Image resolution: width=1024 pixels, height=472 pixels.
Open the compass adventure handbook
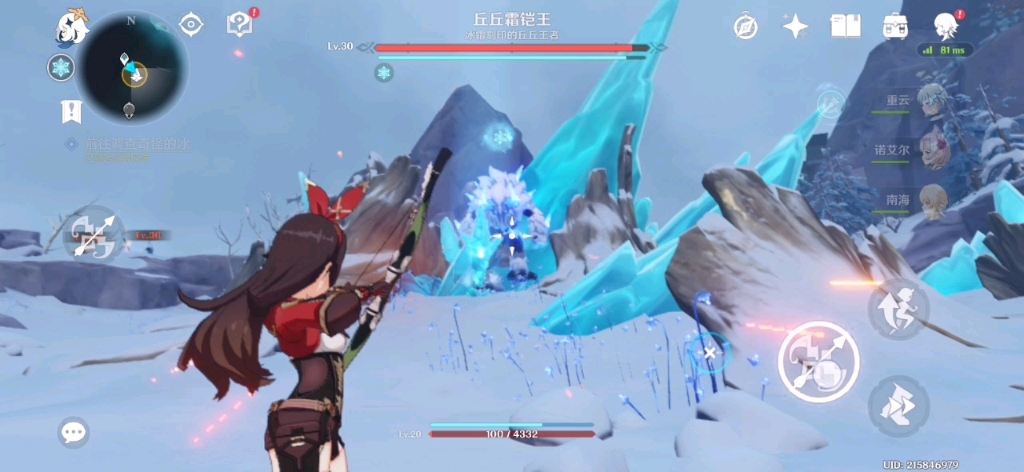tap(745, 27)
